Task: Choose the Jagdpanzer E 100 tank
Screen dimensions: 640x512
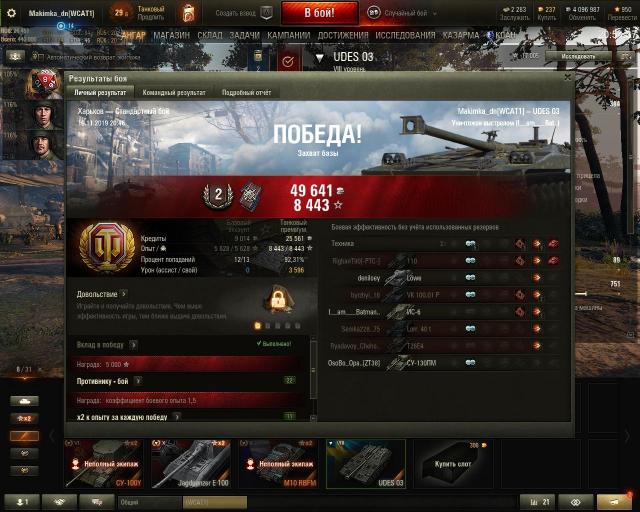Action: (x=191, y=464)
